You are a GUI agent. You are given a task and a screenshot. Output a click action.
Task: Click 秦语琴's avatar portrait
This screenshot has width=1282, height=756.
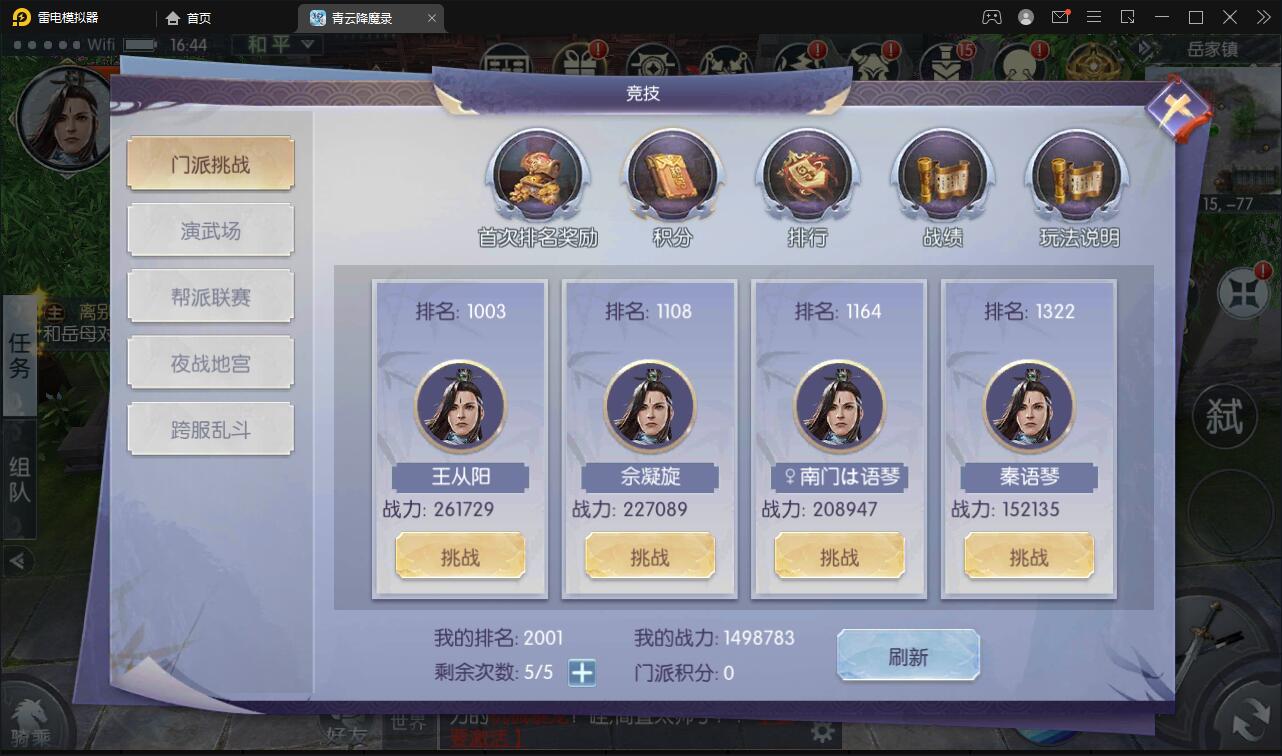(x=1028, y=406)
